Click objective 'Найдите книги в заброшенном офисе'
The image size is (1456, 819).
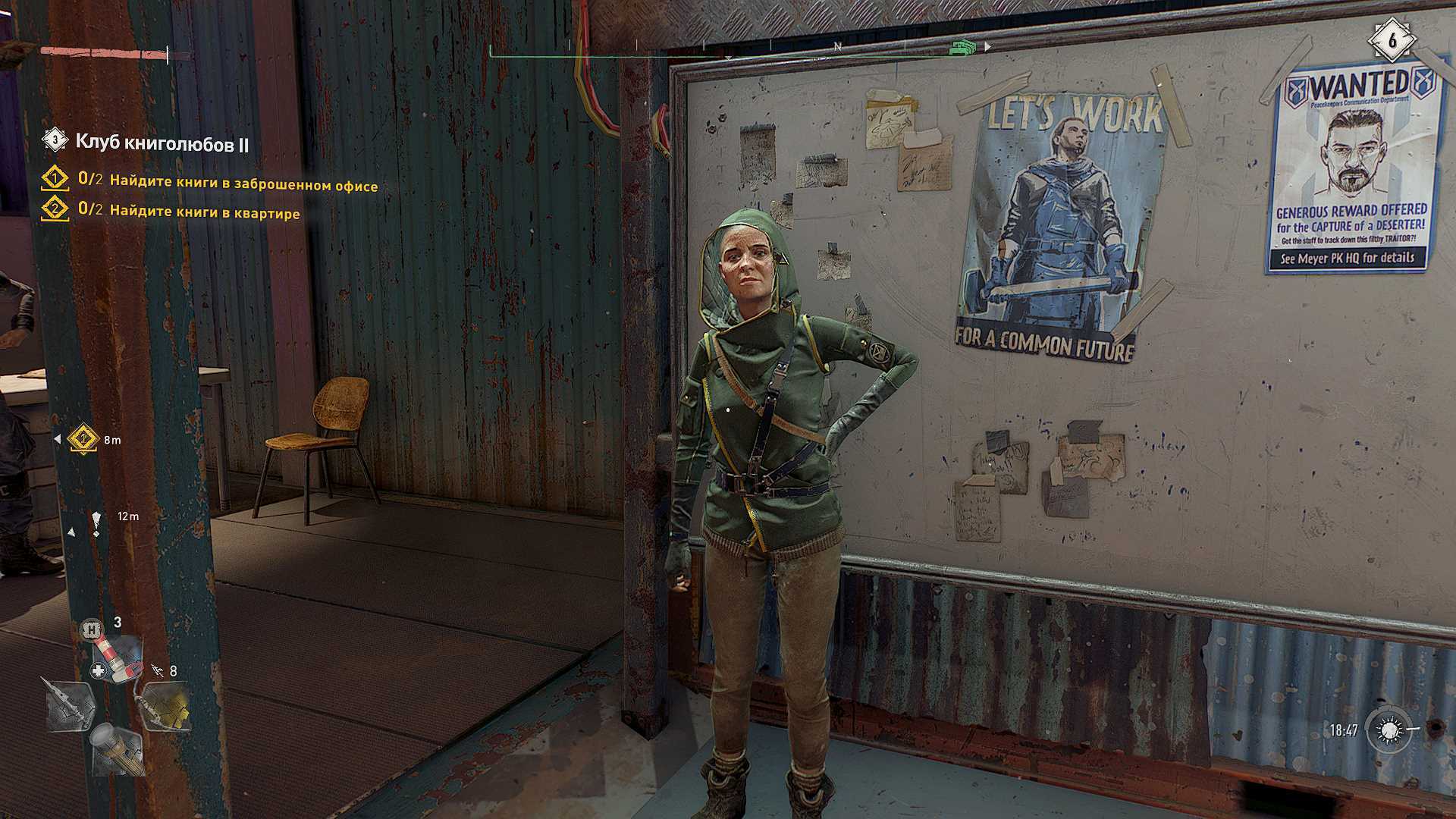click(x=243, y=184)
